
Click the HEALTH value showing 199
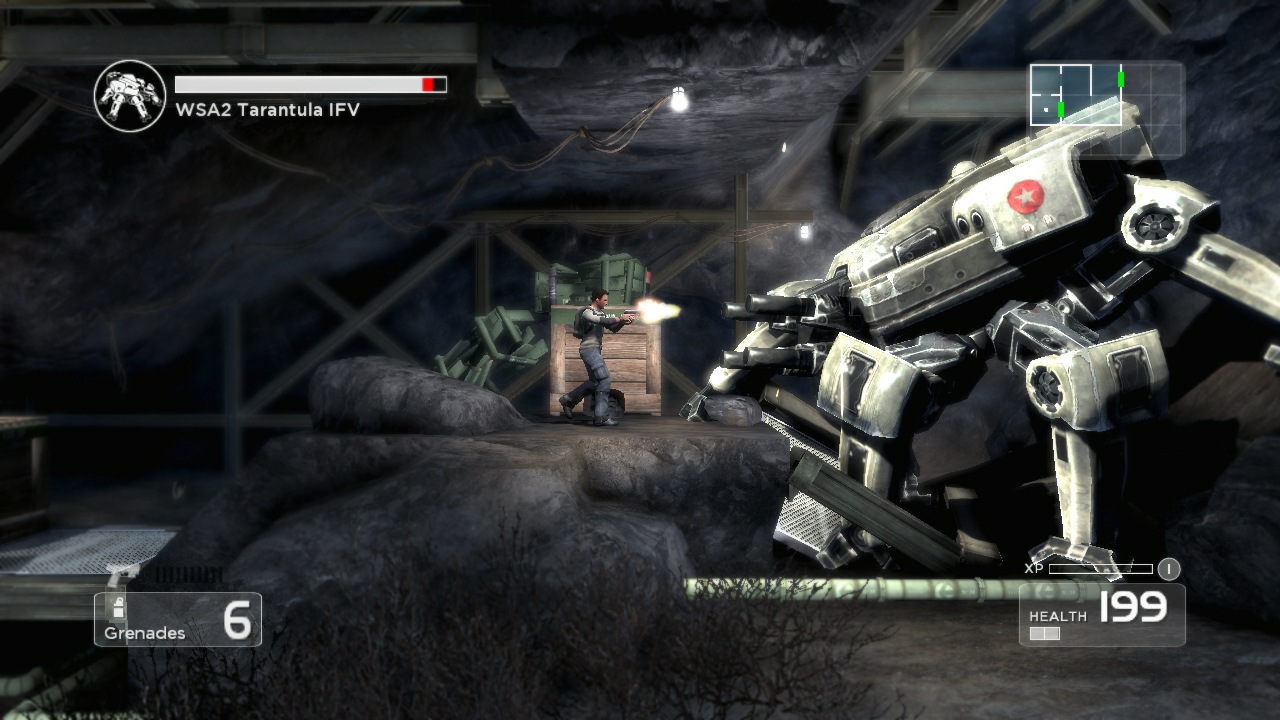1132,607
